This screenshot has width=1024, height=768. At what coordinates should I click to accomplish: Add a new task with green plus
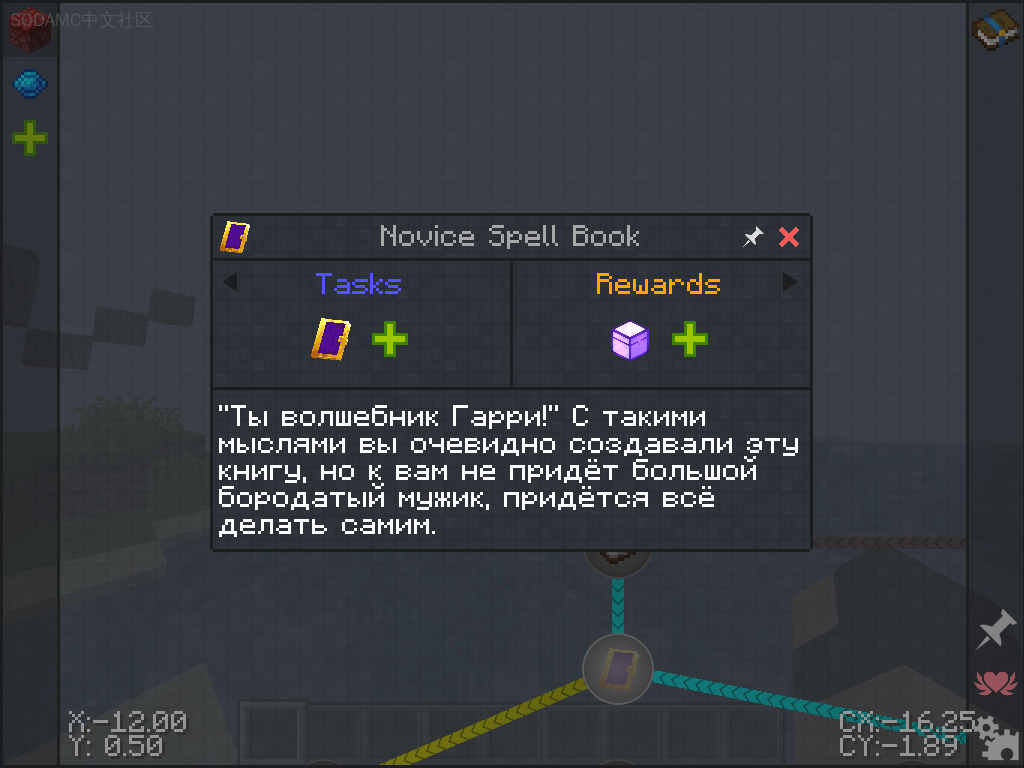tap(389, 340)
